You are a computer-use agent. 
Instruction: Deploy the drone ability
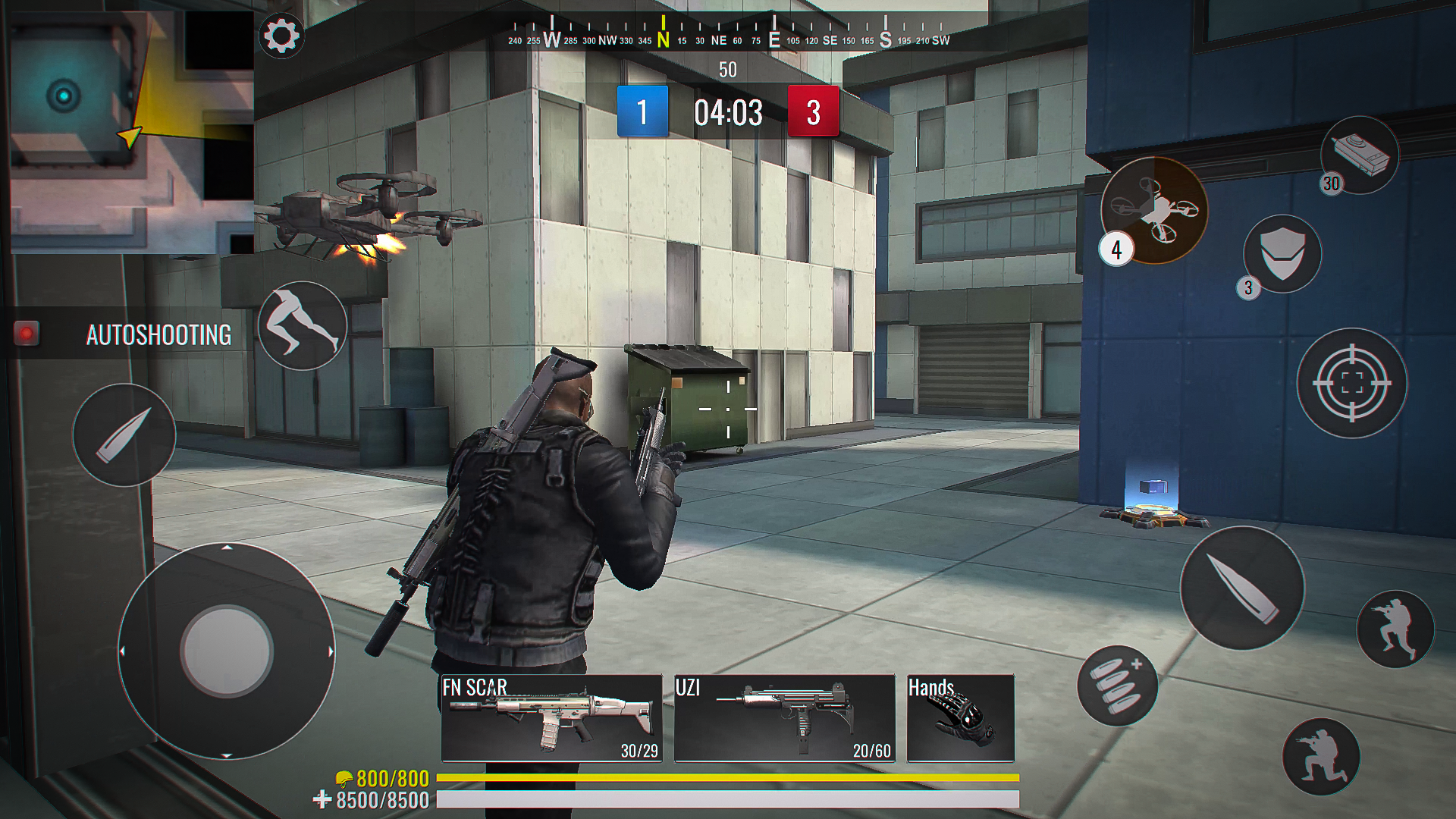pos(1154,210)
